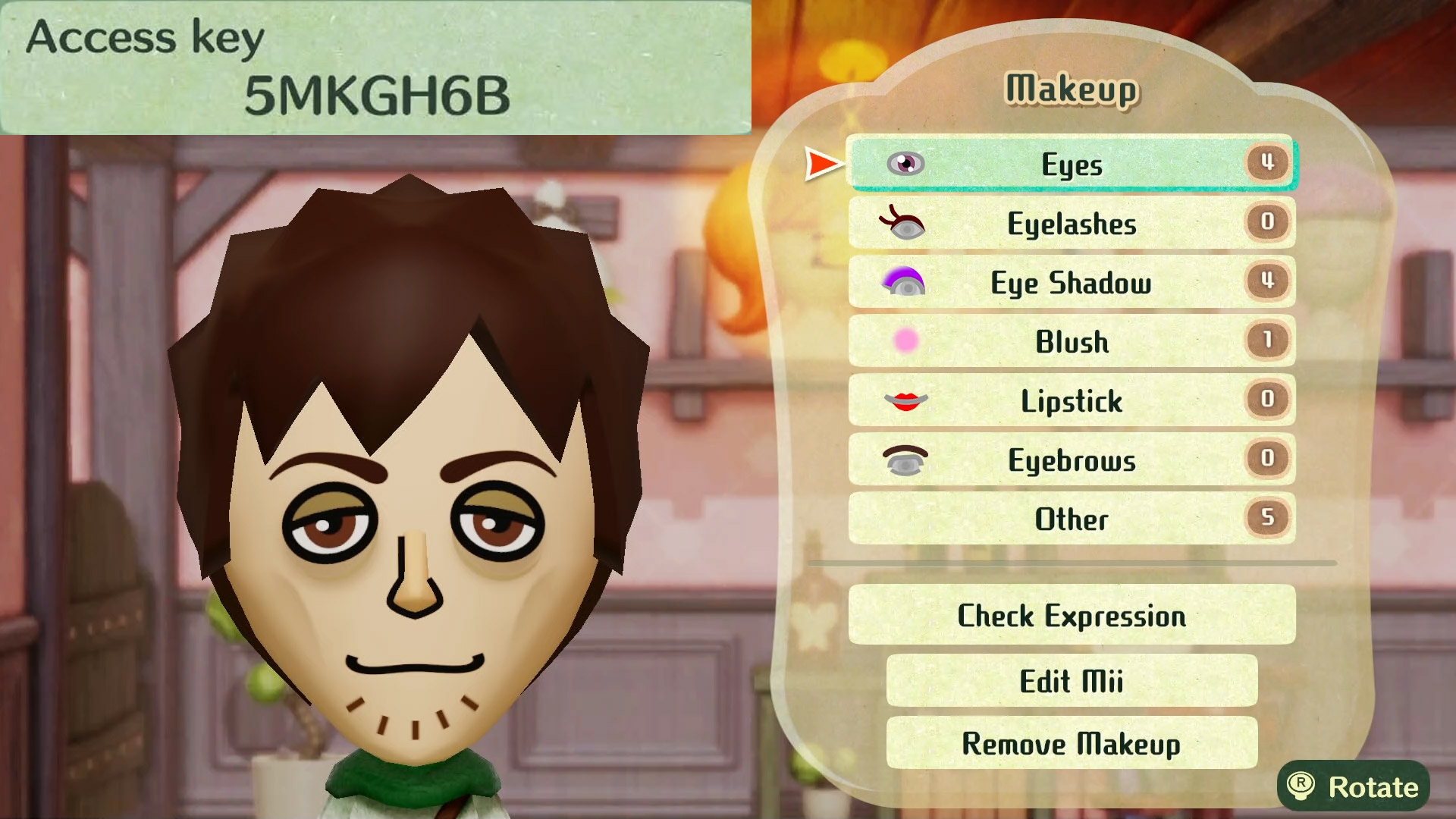Open the Eyelashes makeup option

[x=1071, y=223]
